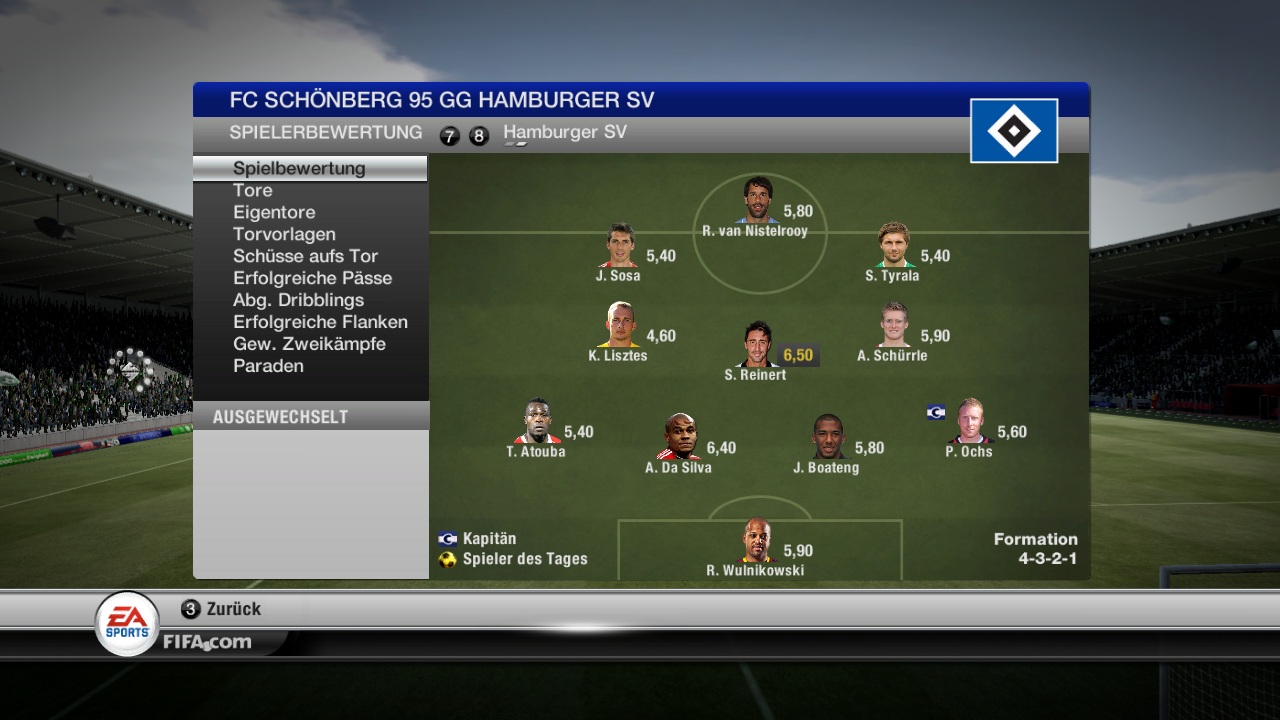Pick S. Reinert, the highlighted player

[x=757, y=345]
